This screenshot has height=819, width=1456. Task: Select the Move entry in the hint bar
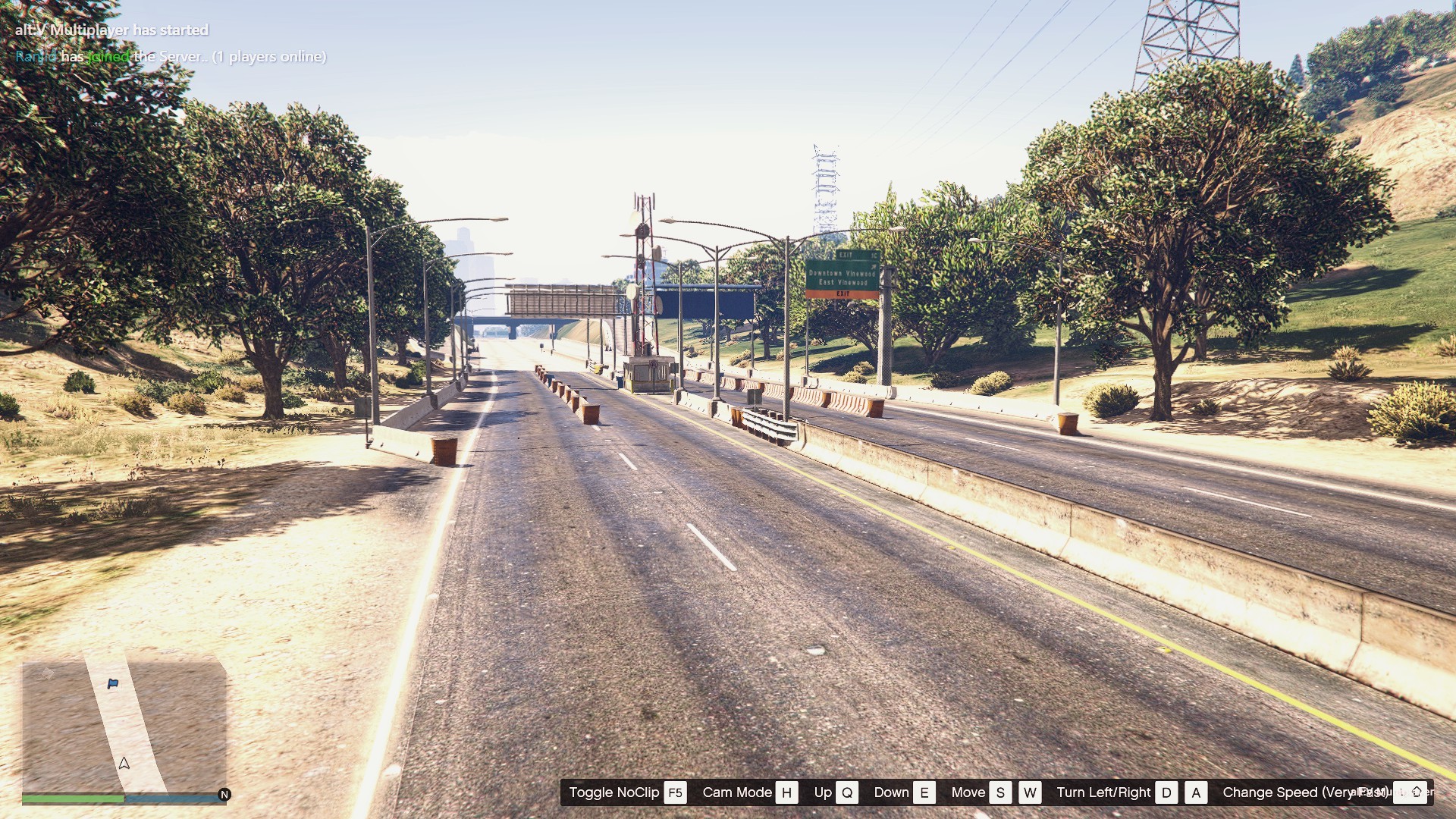point(969,792)
